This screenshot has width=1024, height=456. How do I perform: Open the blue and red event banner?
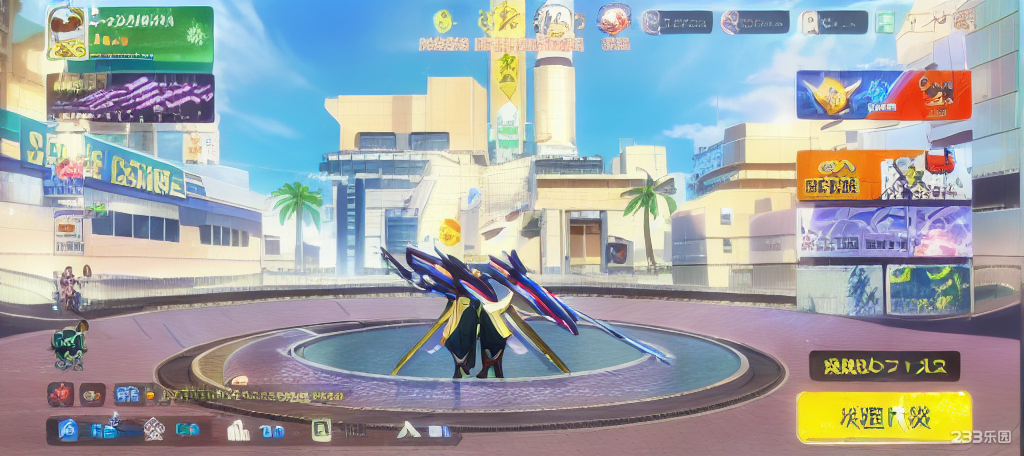coord(883,95)
